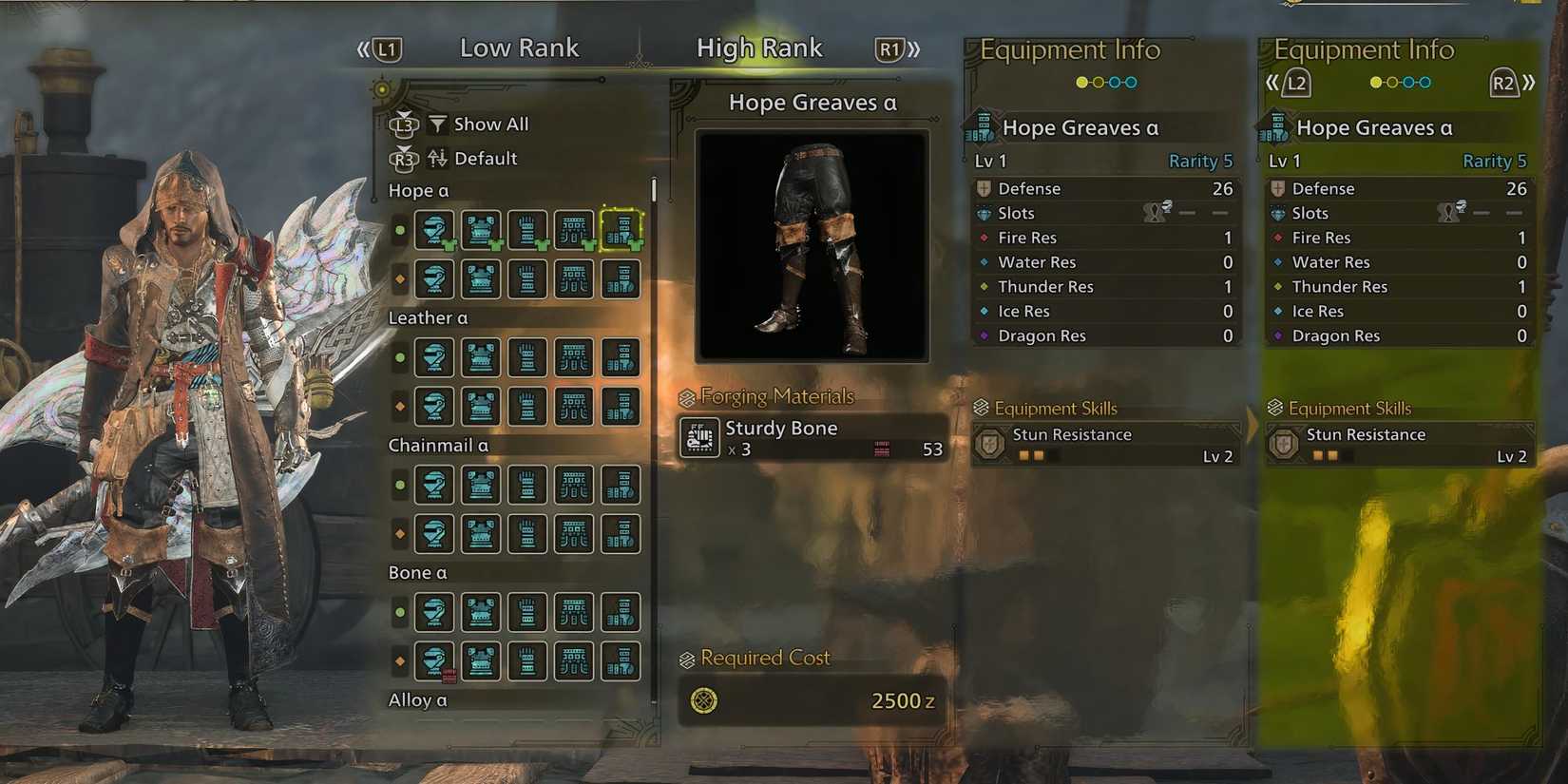
Task: Select the Hope α helmet icon
Action: point(434,231)
